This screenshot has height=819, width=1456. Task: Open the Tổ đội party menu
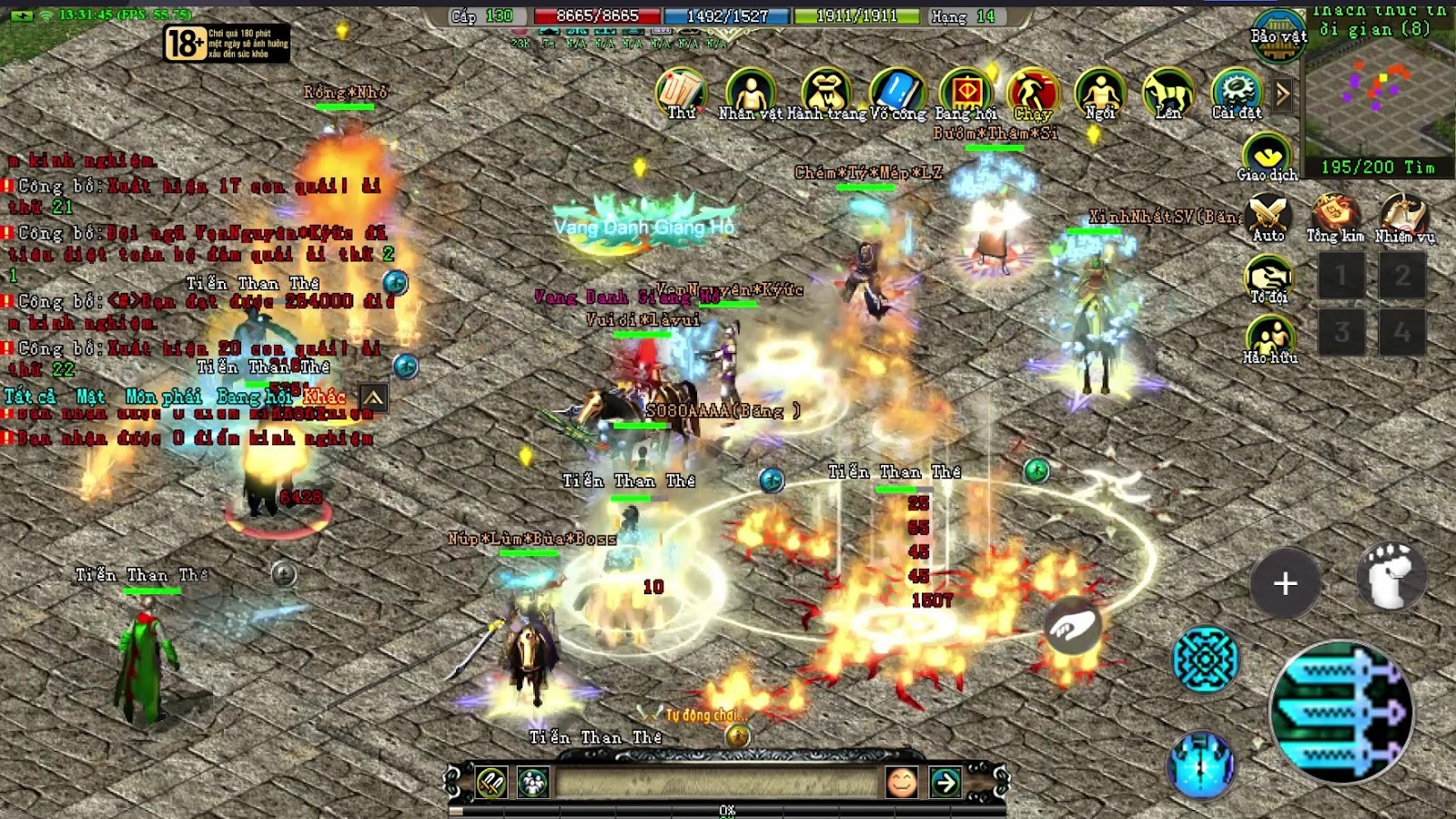pyautogui.click(x=1269, y=277)
